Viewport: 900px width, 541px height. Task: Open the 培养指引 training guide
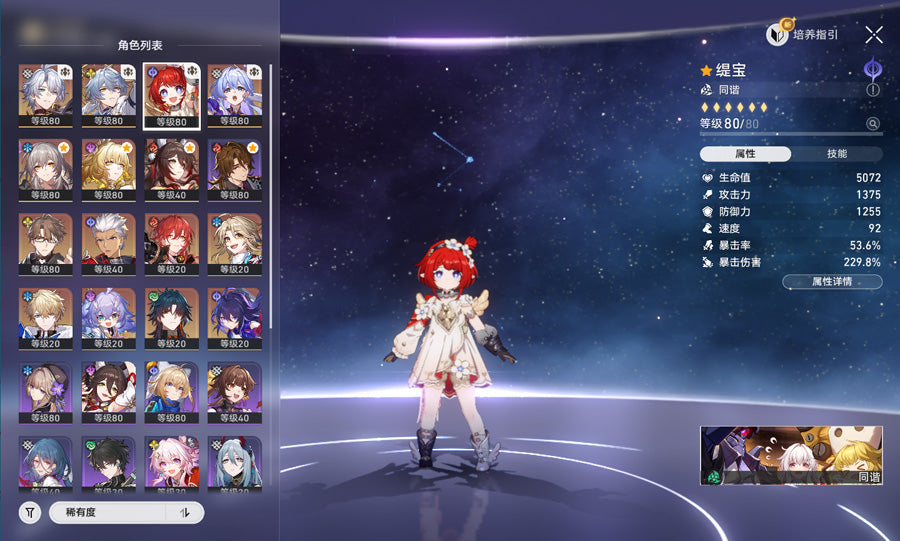point(803,35)
